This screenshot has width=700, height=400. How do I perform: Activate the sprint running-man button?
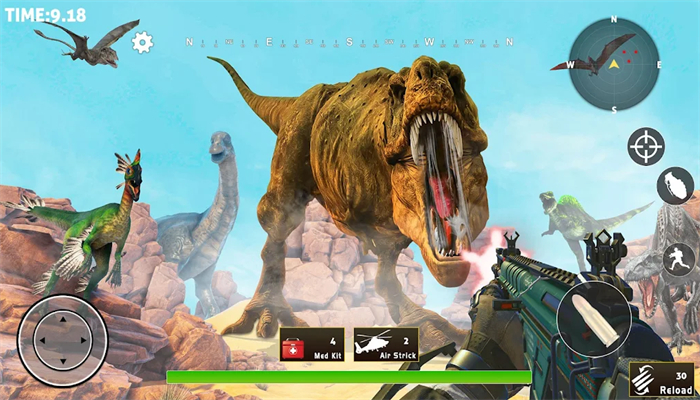[678, 259]
